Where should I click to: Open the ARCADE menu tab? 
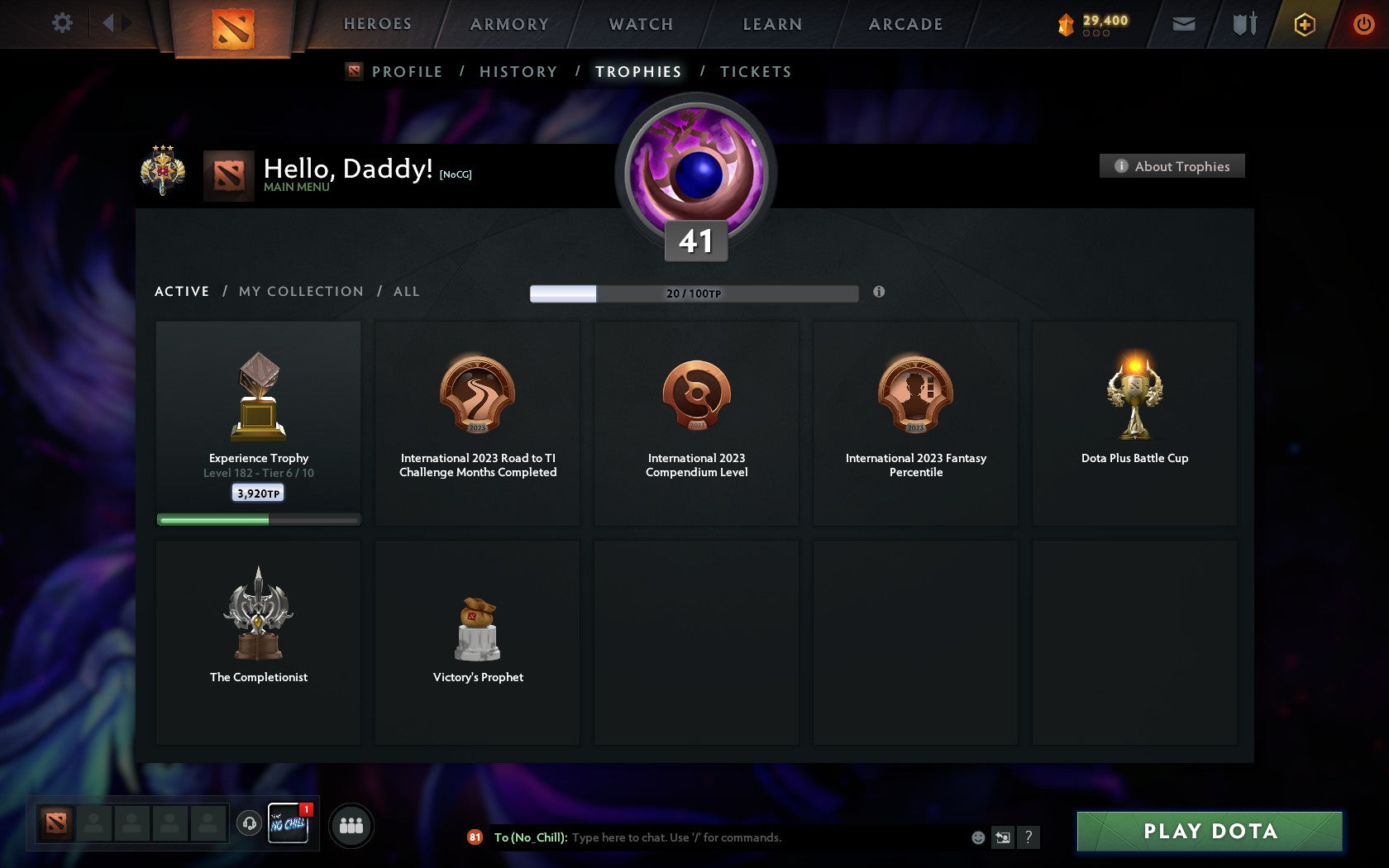pos(905,24)
